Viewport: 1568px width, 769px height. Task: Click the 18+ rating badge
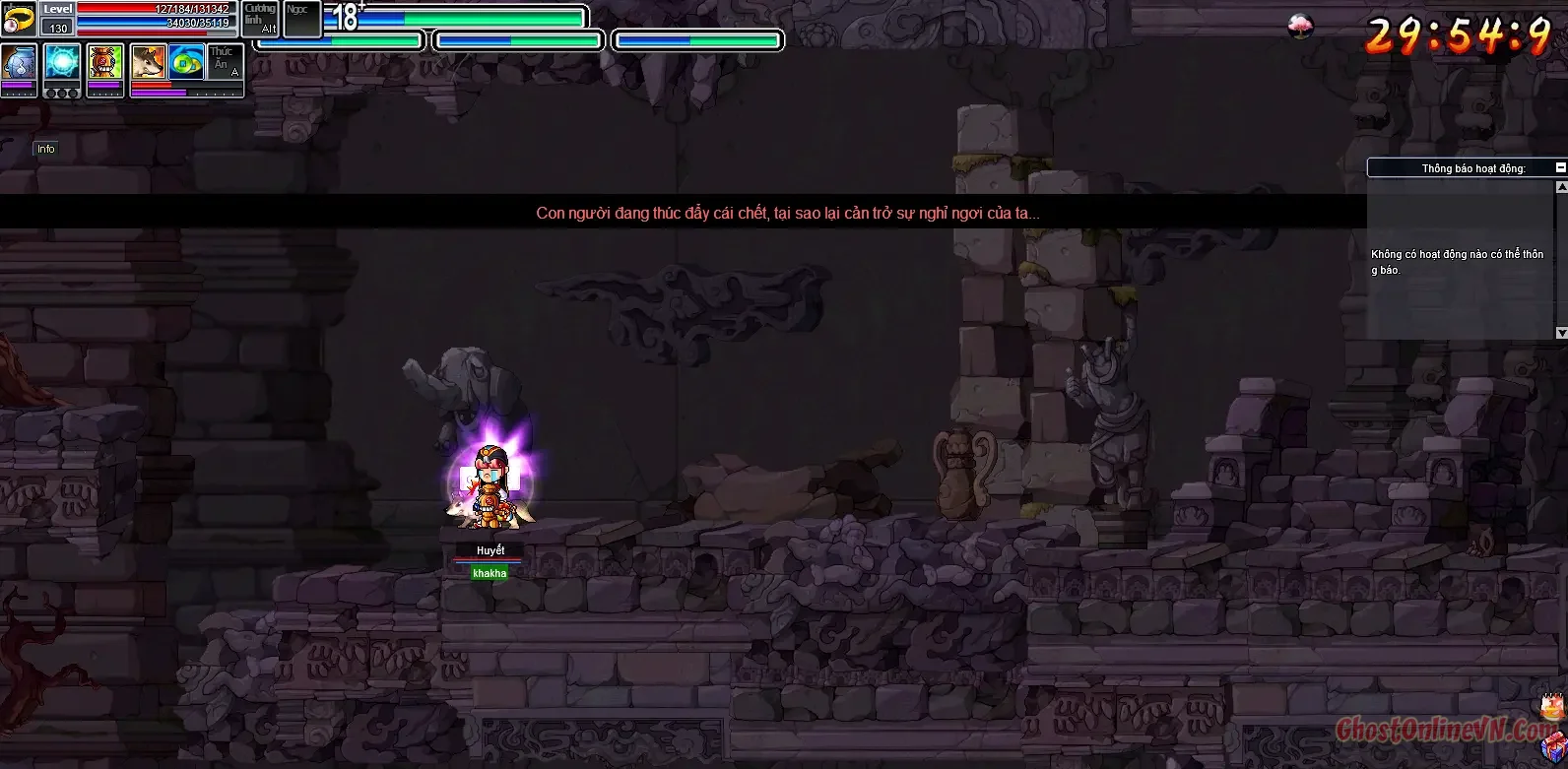coord(346,15)
